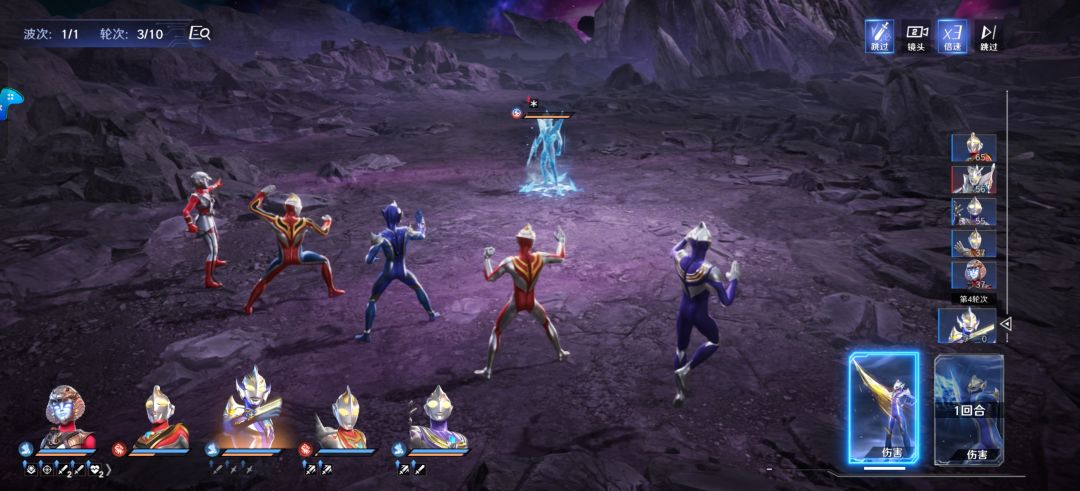Expand the buff list arrow under first hero
The width and height of the screenshot is (1080, 491).
coord(108,468)
